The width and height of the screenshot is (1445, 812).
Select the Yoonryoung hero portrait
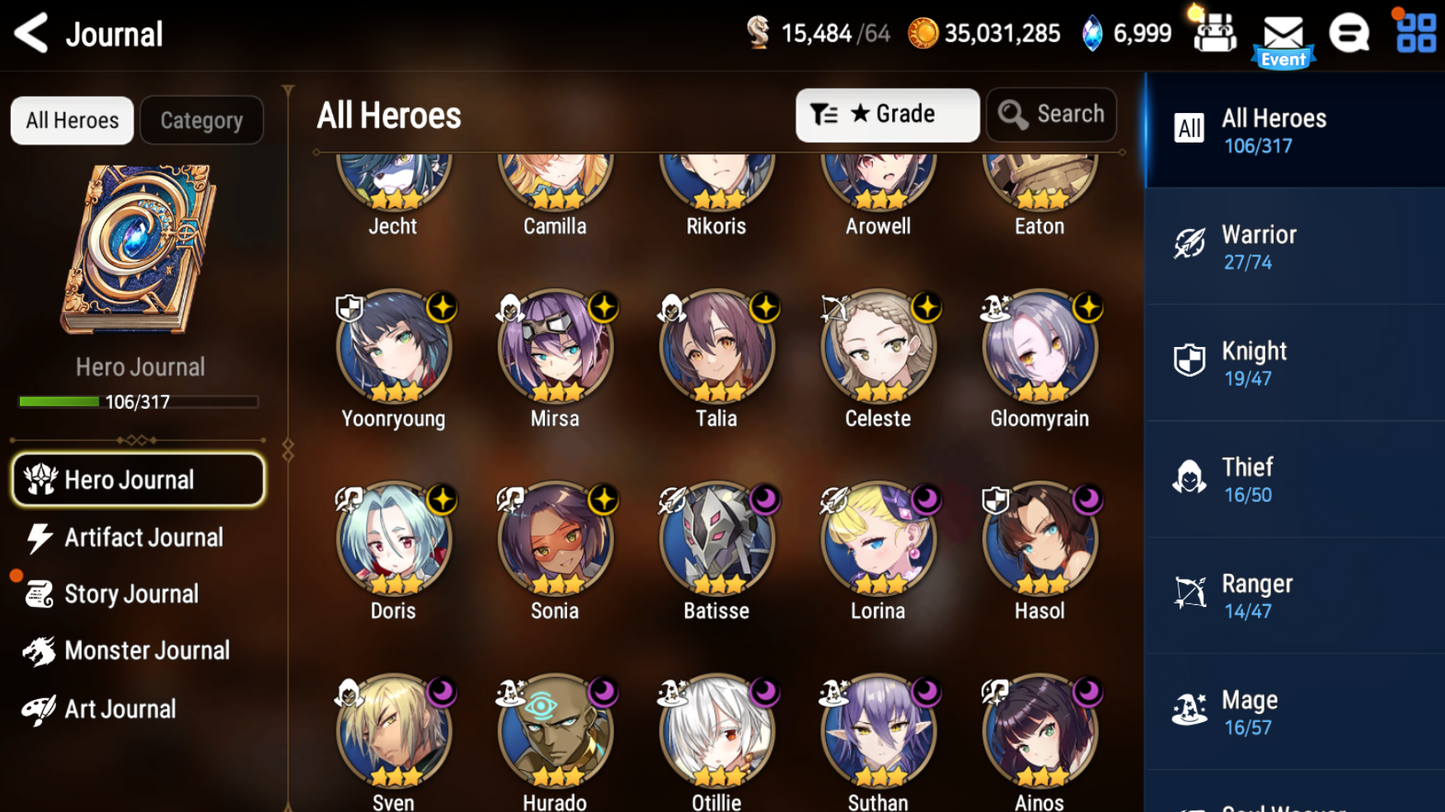tap(393, 347)
